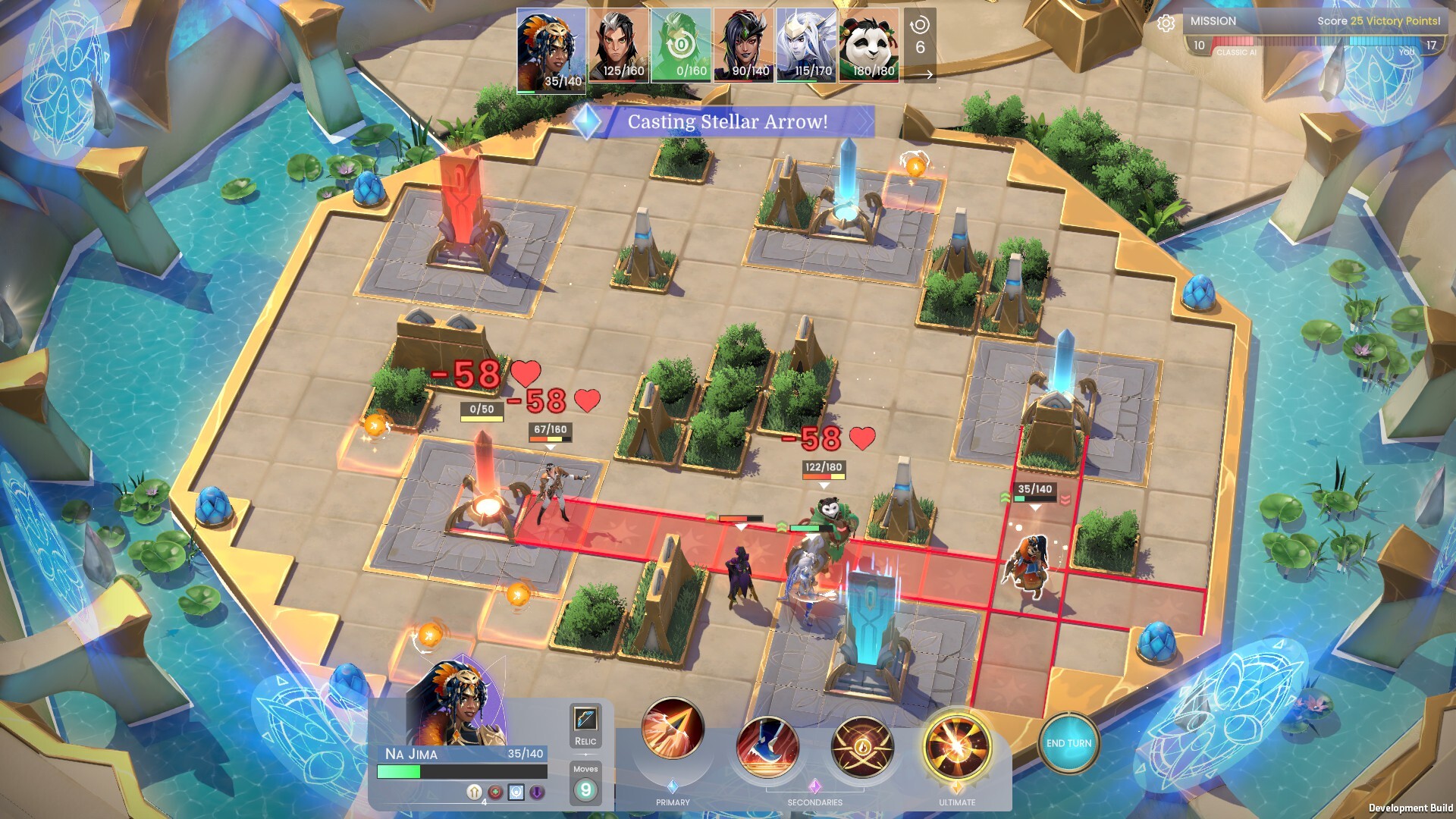This screenshot has height=819, width=1456.
Task: Select the panda hero portrait
Action: tap(869, 45)
